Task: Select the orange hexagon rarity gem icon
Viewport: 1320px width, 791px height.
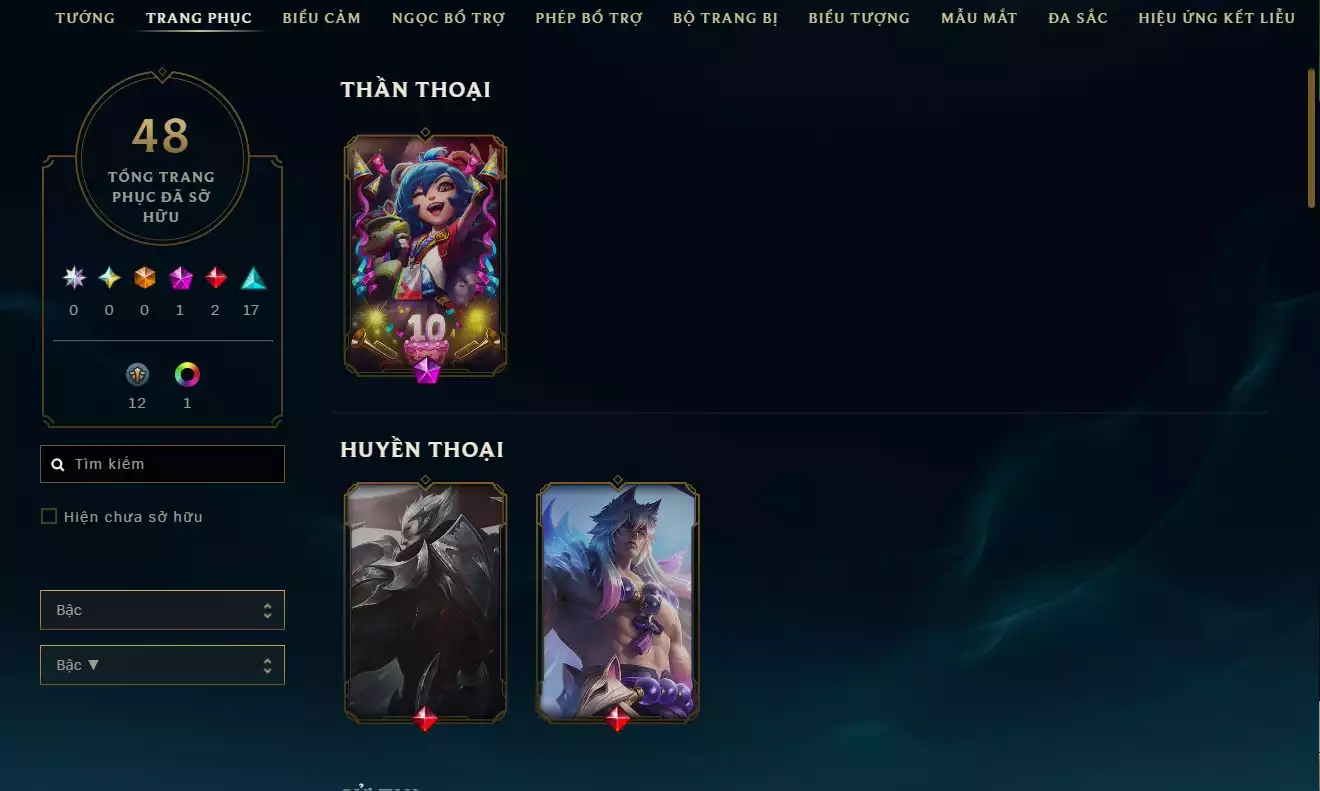Action: click(144, 278)
